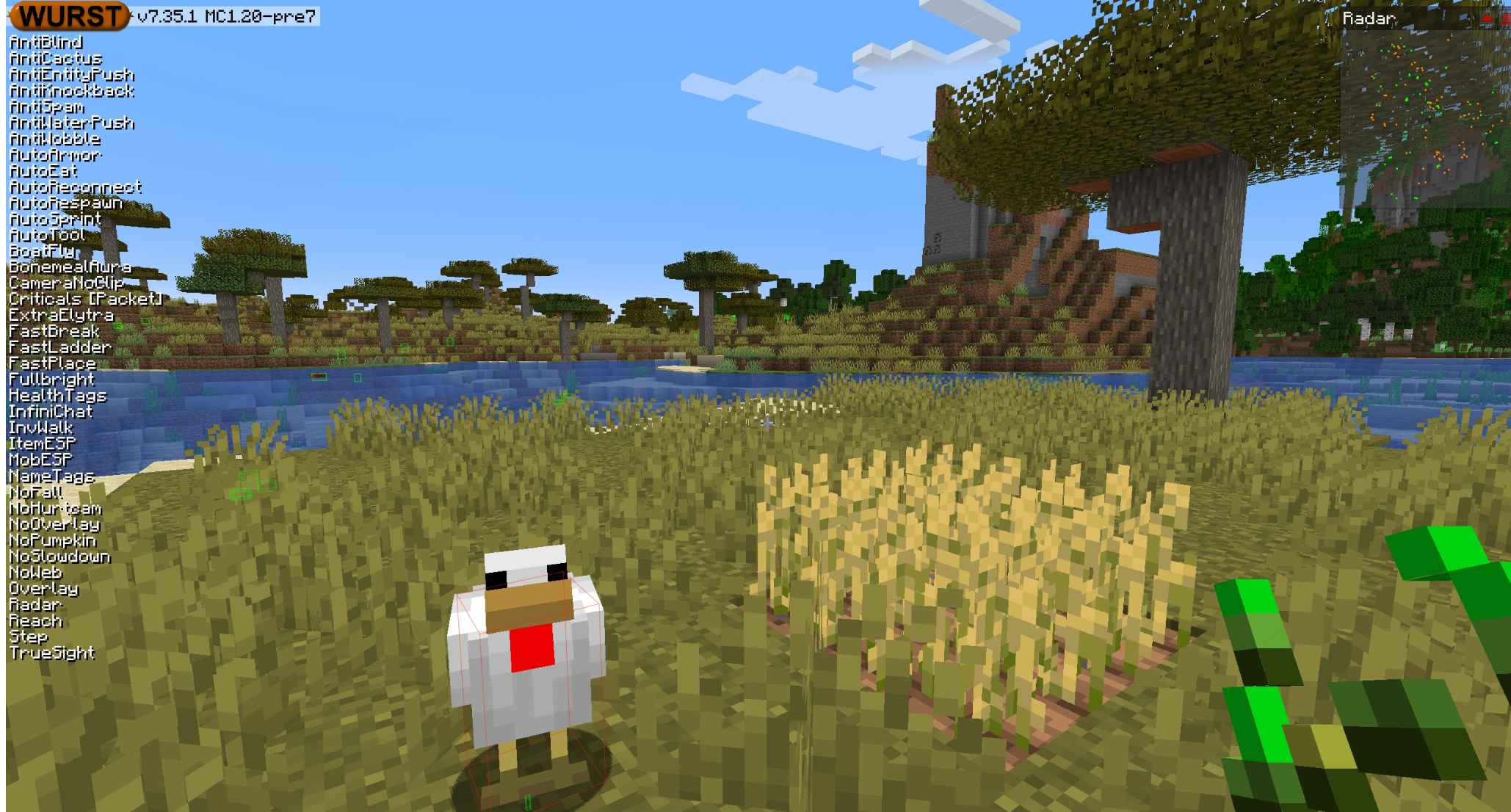Toggle MobESP in the hack list
Image resolution: width=1511 pixels, height=812 pixels.
point(41,459)
